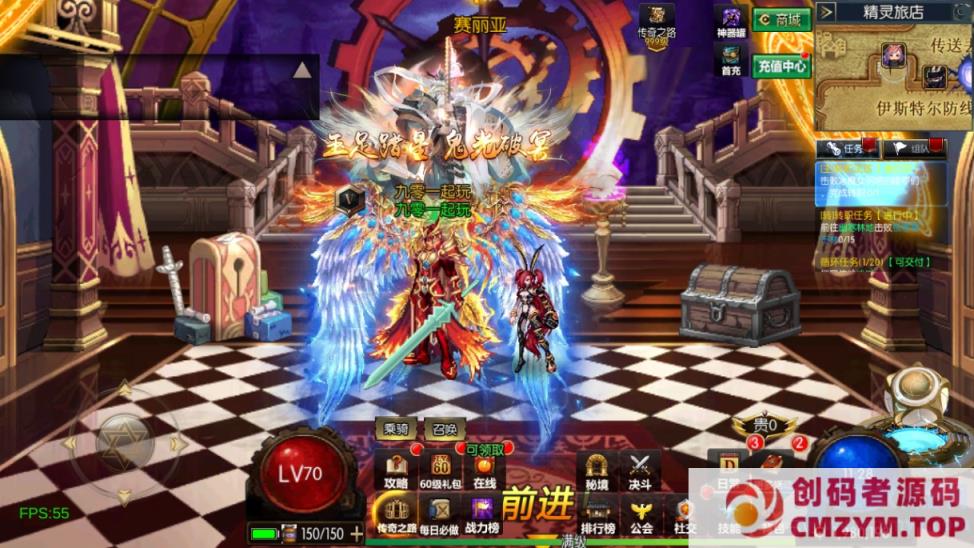Open the top 传奇之路 999级 icon
Screen dimensions: 974x548
[x=657, y=24]
